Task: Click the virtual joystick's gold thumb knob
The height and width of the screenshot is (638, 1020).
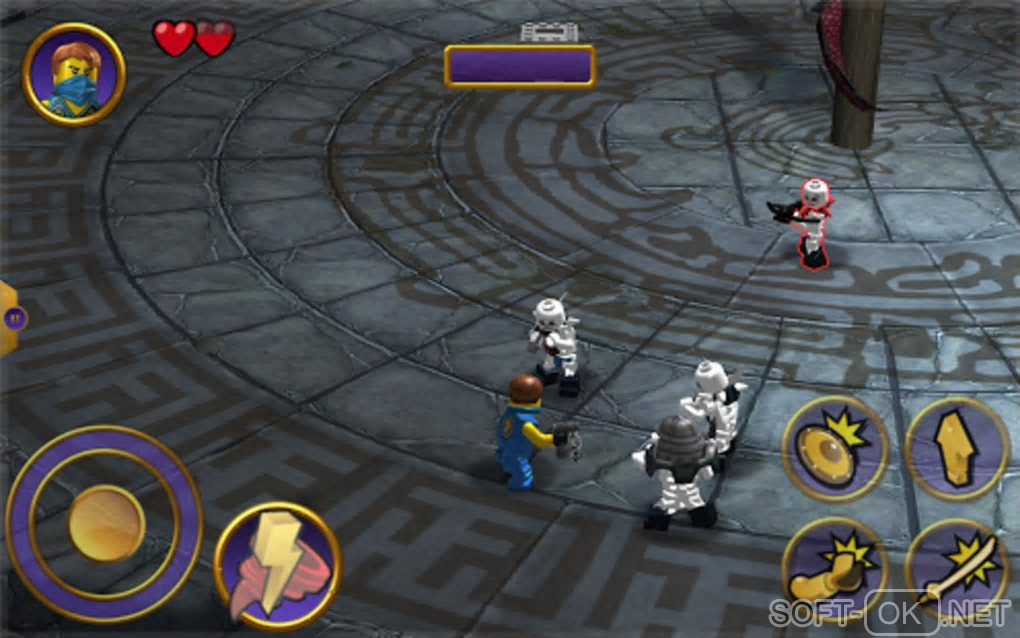Action: 106,523
